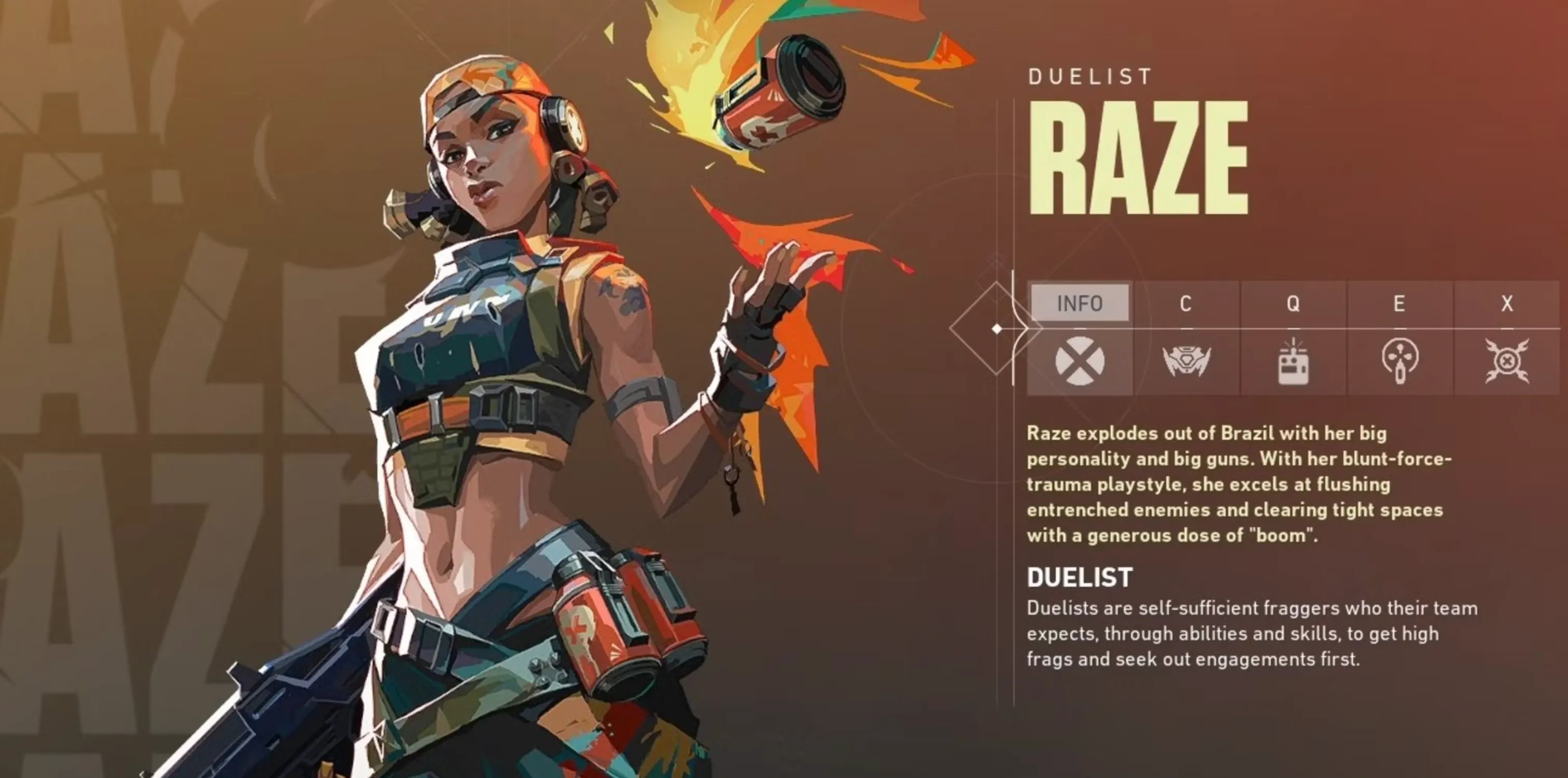1568x778 pixels.
Task: Choose the Blast Pack ability icon
Action: click(x=1293, y=362)
